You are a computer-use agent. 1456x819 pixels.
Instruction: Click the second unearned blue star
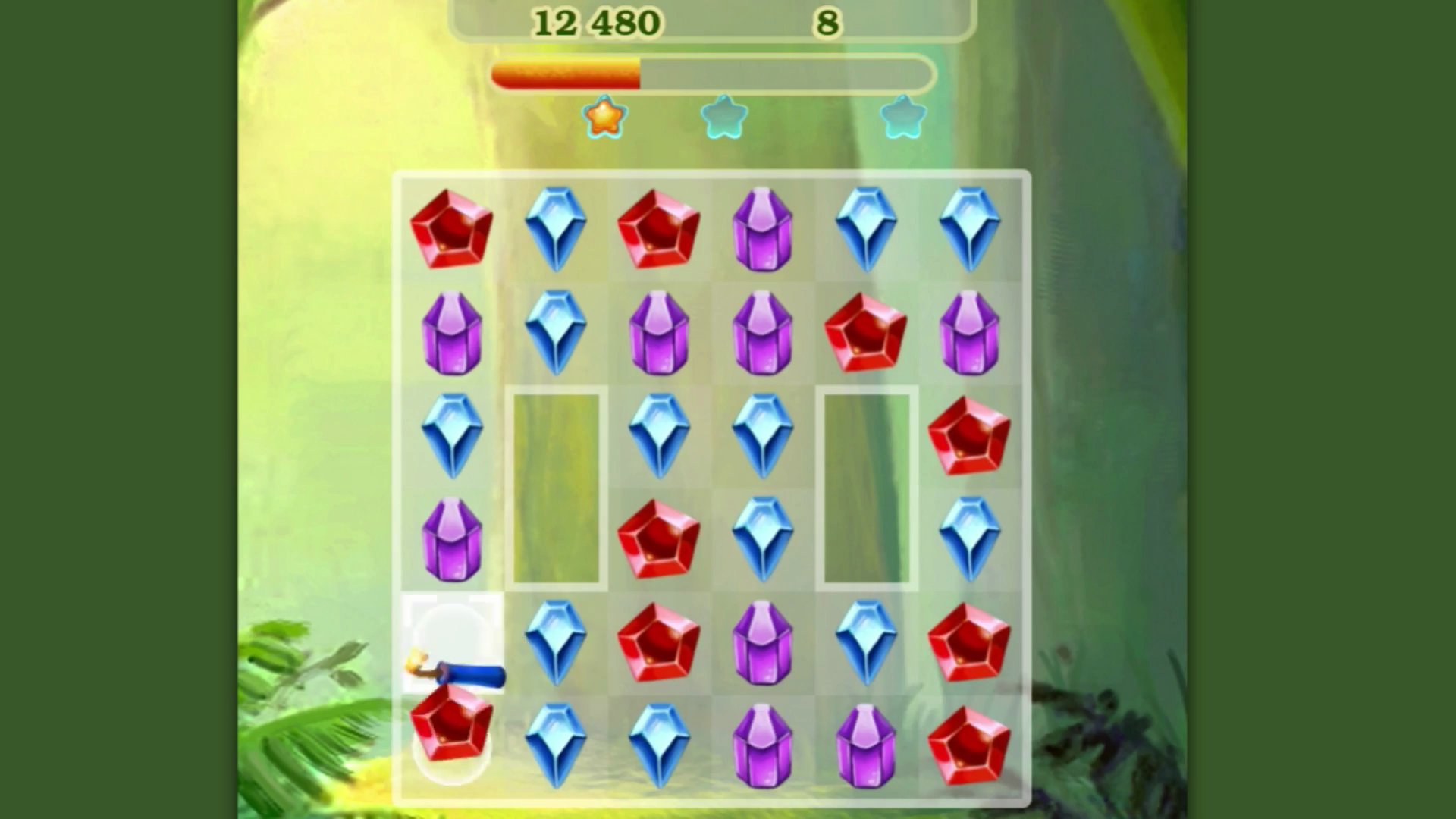[x=724, y=115]
